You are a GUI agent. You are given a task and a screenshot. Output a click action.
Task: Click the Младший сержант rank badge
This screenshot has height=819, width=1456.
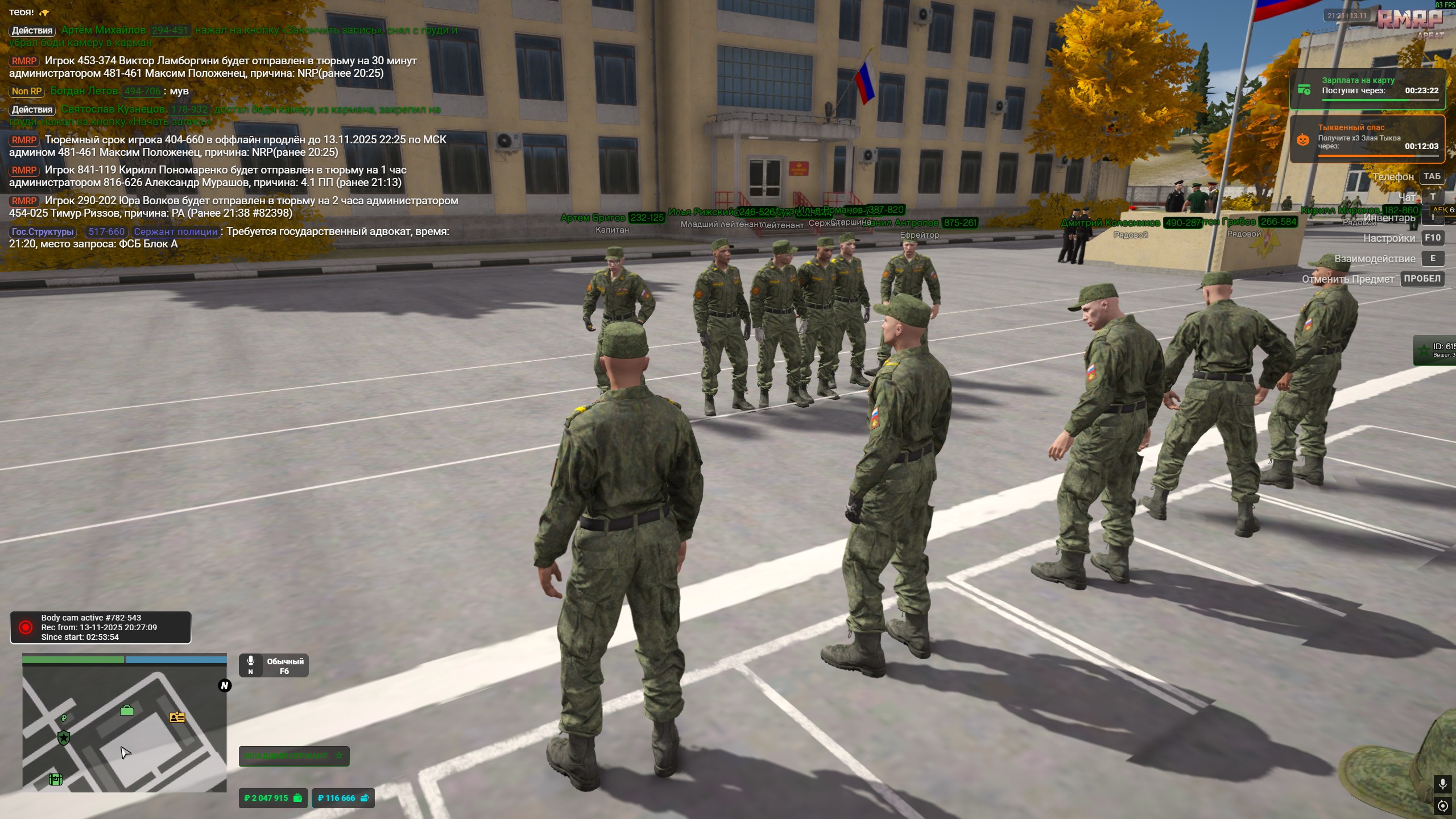293,756
